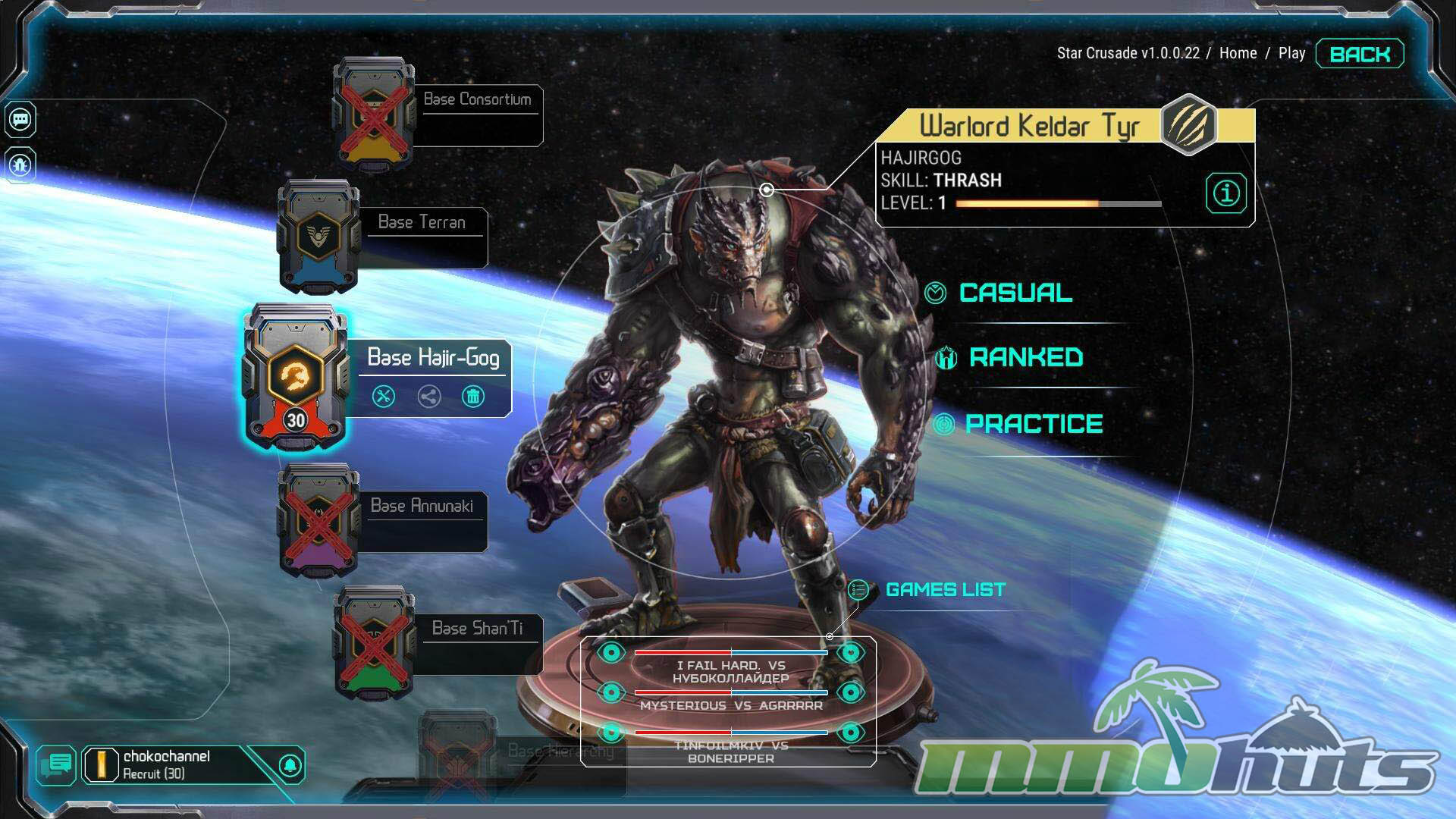Choose the Ranked game mode
1456x819 pixels.
[x=1025, y=357]
